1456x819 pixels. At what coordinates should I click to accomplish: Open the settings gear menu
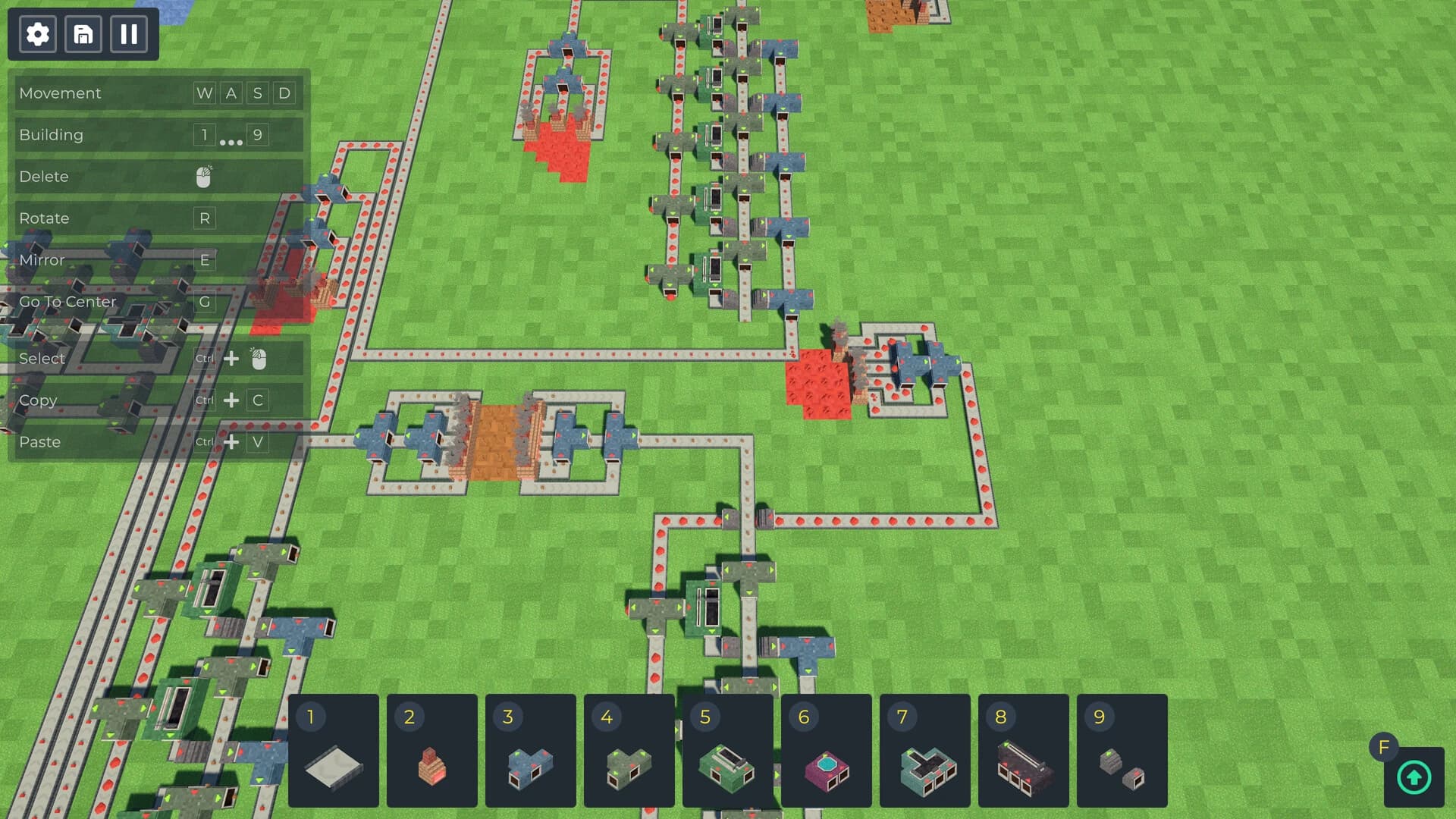[36, 34]
